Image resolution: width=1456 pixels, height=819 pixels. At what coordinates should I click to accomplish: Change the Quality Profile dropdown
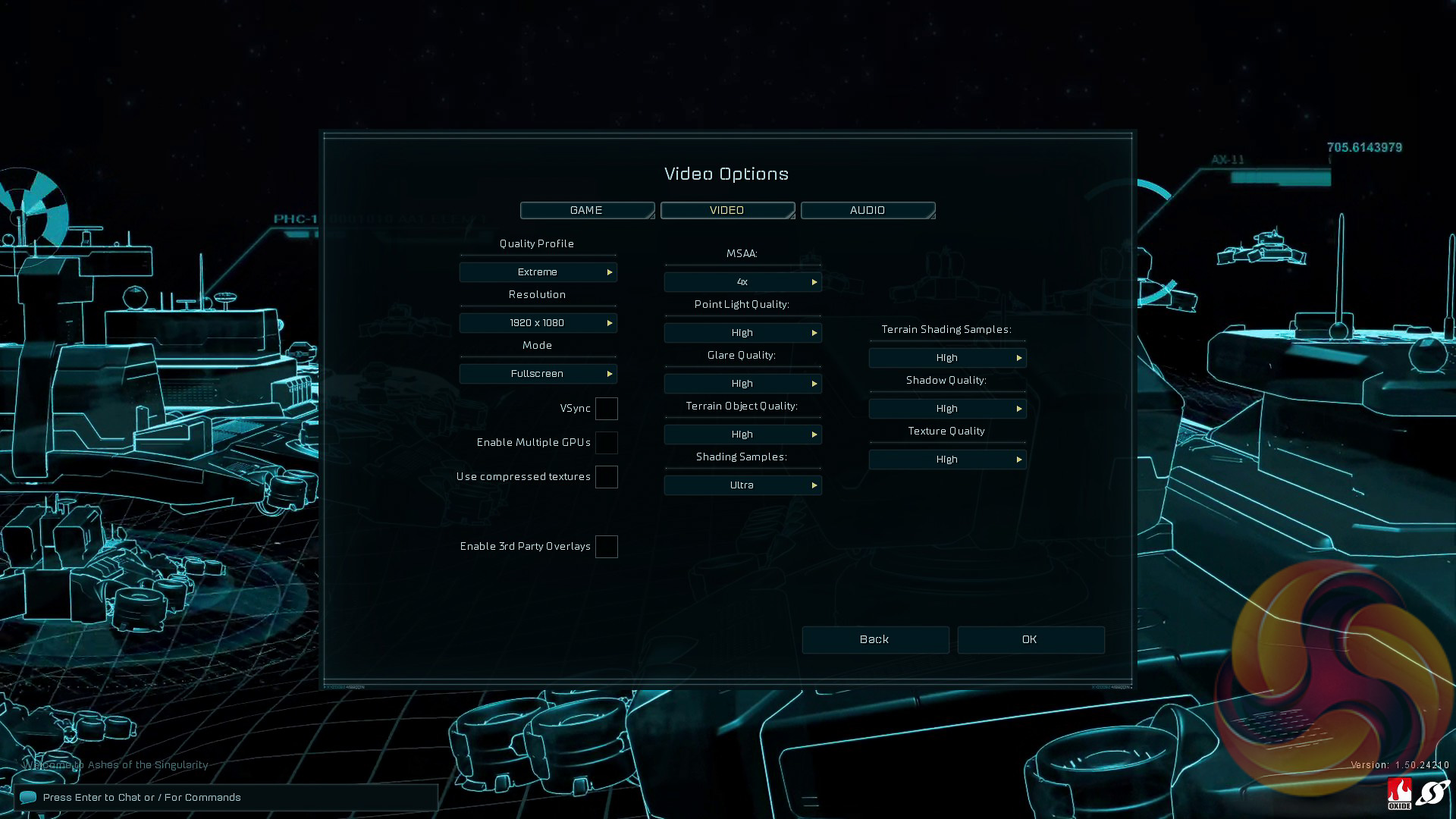click(538, 272)
